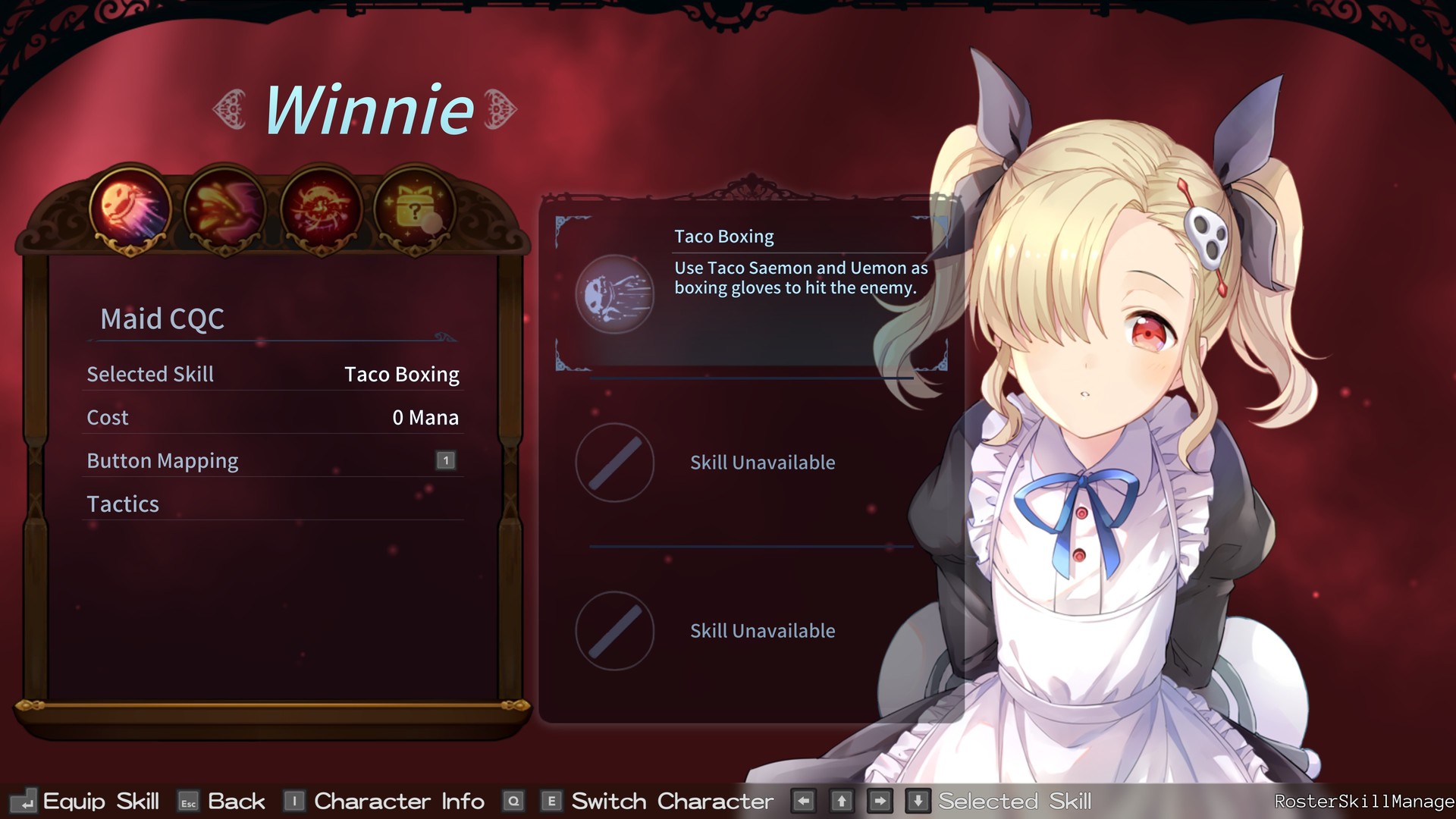
Task: Open Character Info
Action: point(398,801)
